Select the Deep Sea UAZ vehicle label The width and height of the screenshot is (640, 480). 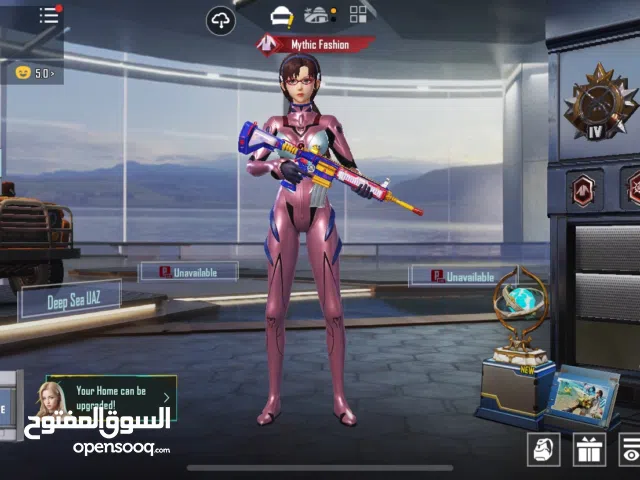[x=70, y=299]
